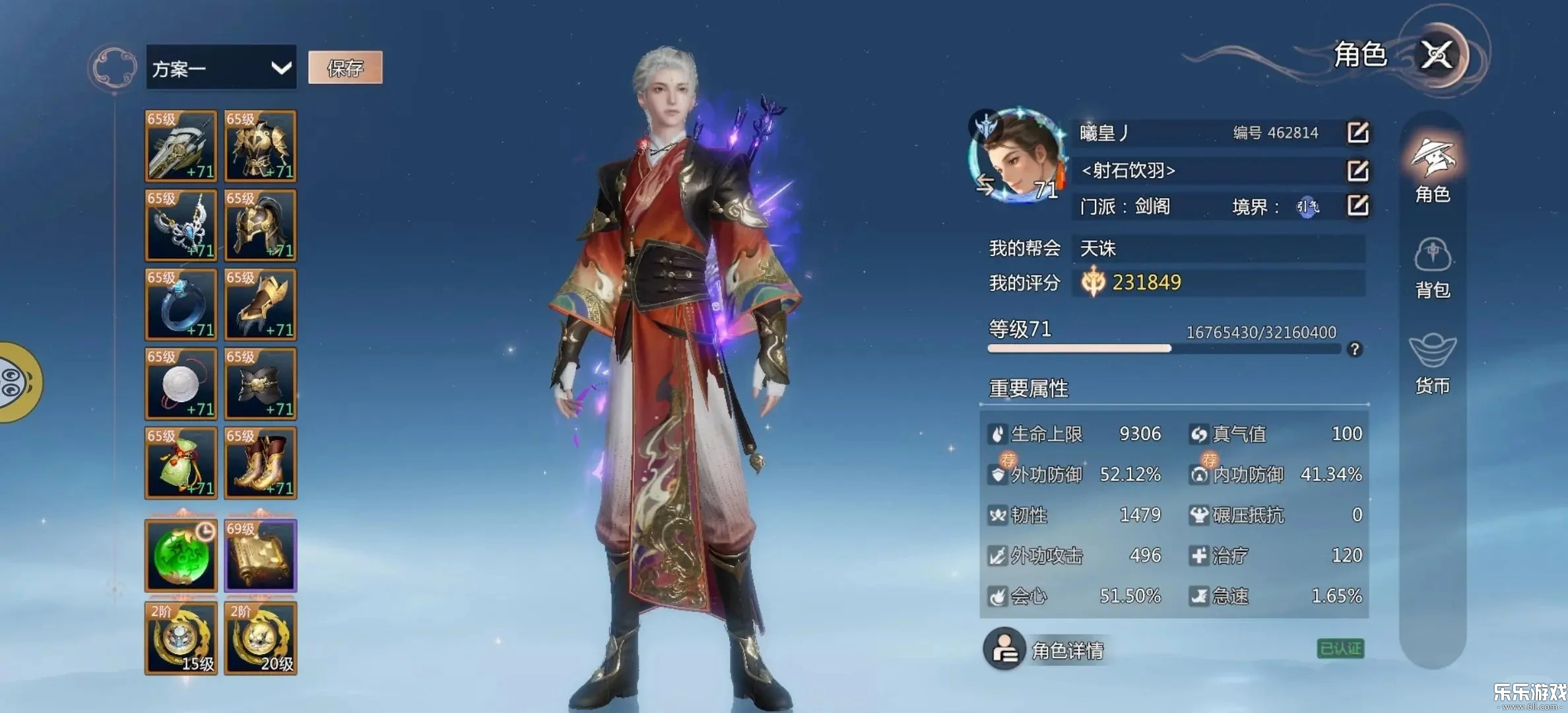
Task: Open the 方案一 scheme dropdown
Action: click(221, 68)
